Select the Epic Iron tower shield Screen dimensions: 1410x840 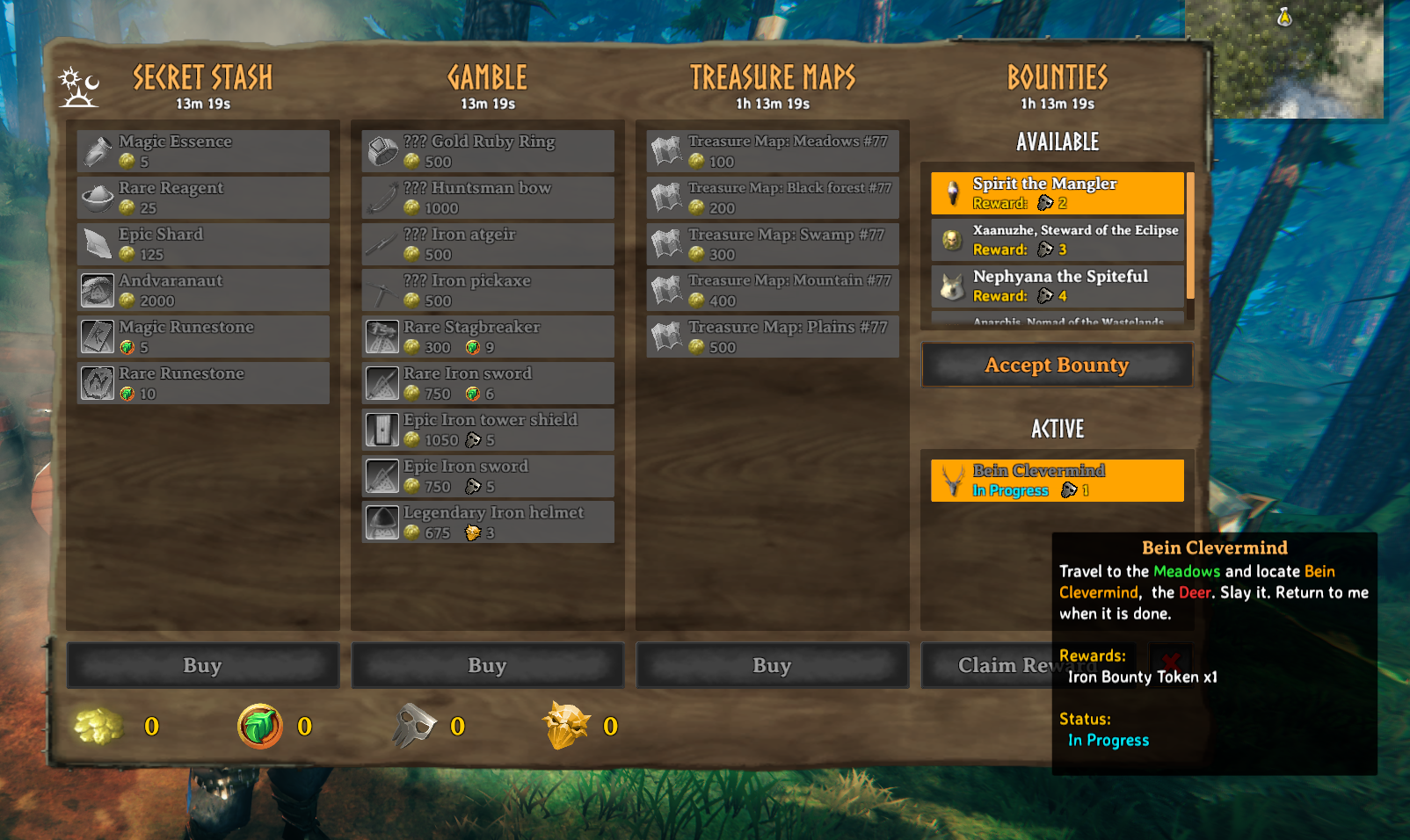pyautogui.click(x=488, y=430)
